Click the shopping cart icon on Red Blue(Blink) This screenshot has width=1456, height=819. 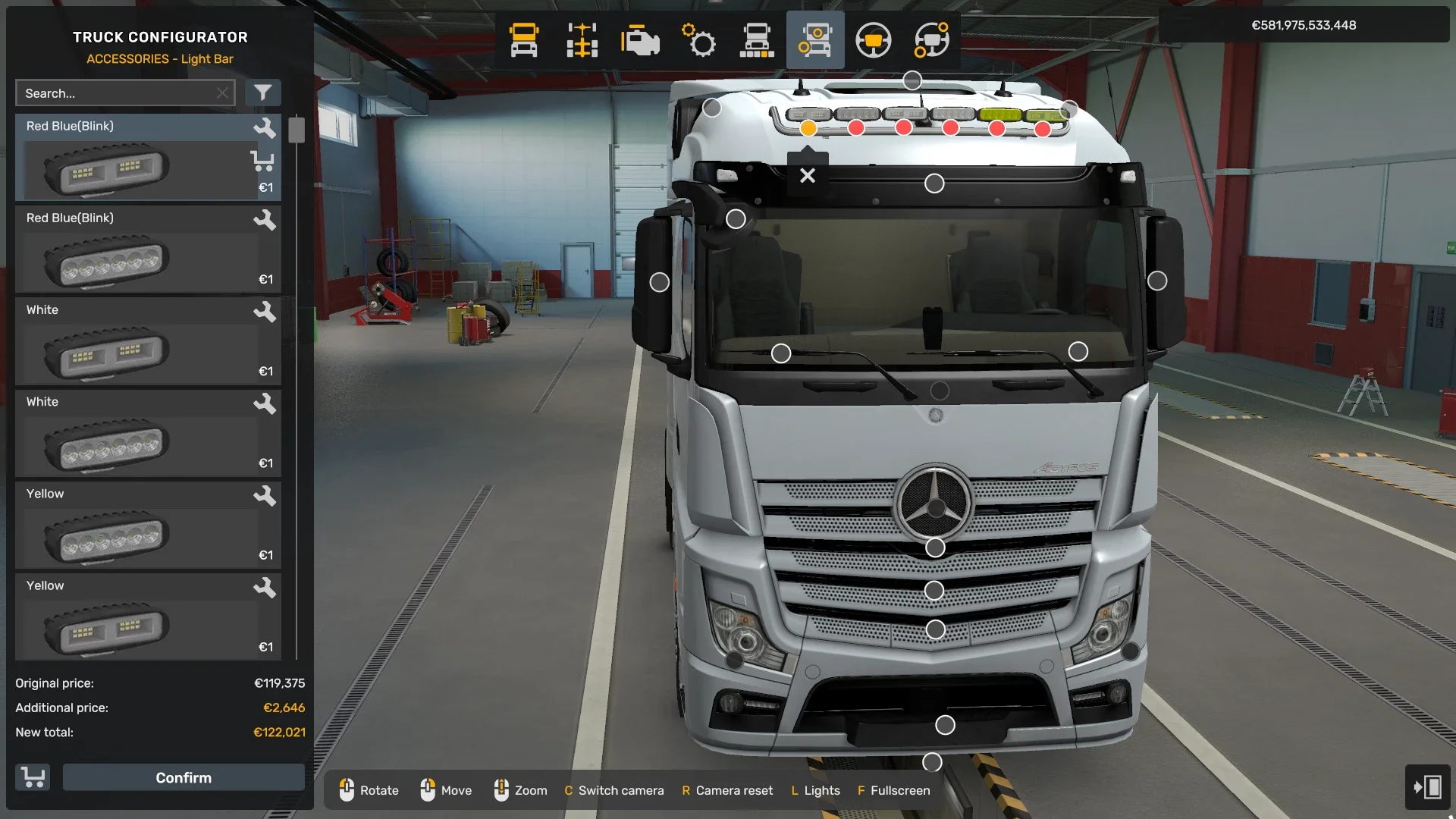click(x=263, y=161)
